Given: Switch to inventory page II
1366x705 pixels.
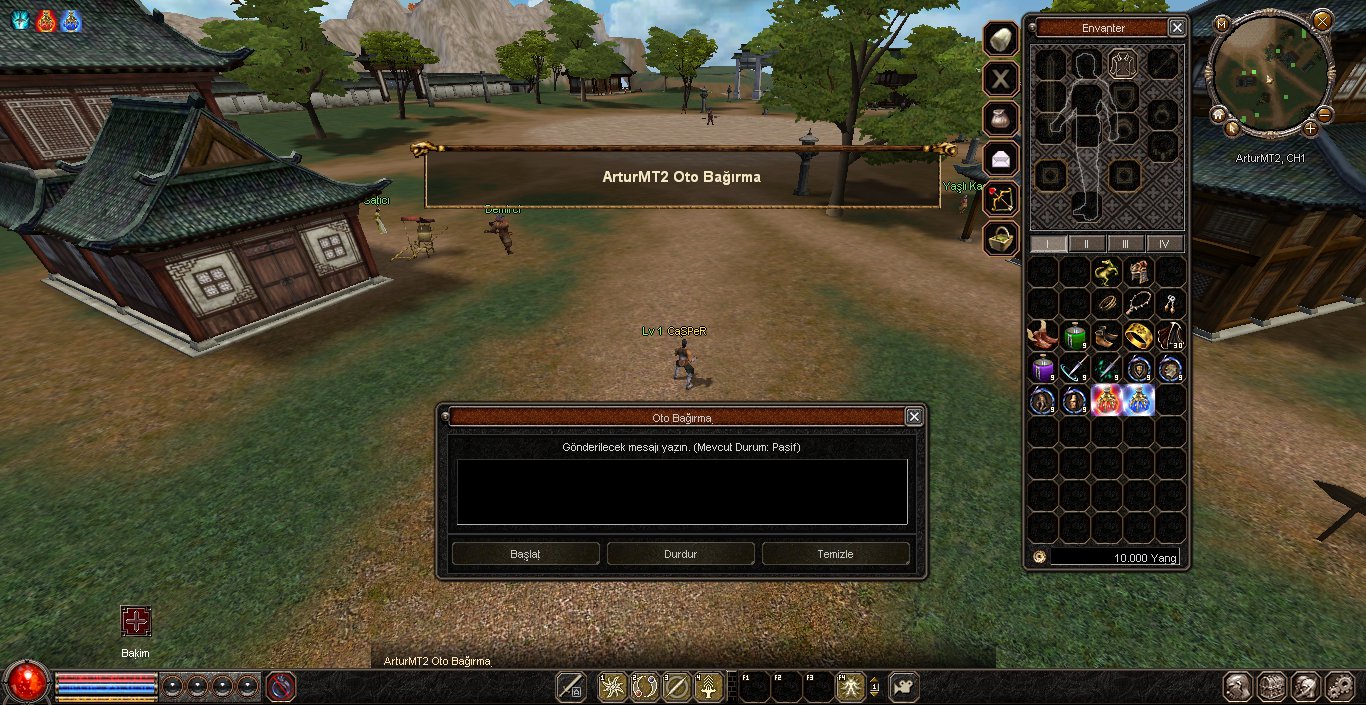Looking at the screenshot, I should coord(1087,244).
